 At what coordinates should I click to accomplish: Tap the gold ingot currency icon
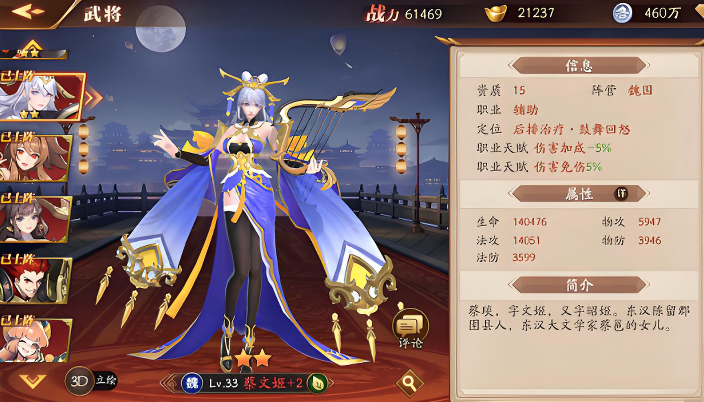pos(494,13)
